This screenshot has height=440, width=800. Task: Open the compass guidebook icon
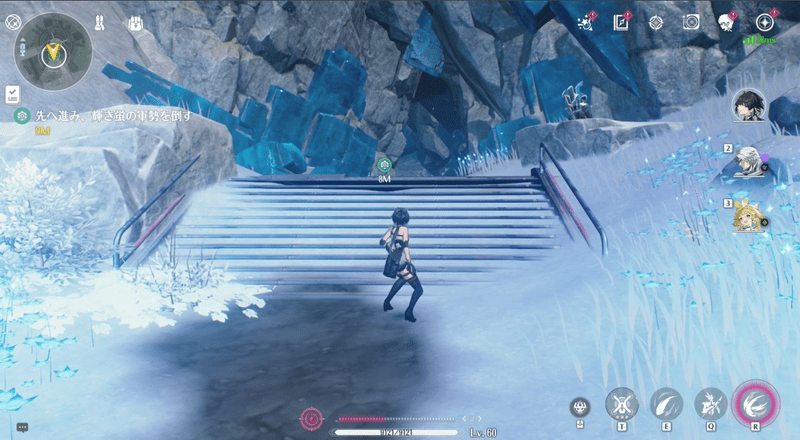[x=621, y=22]
